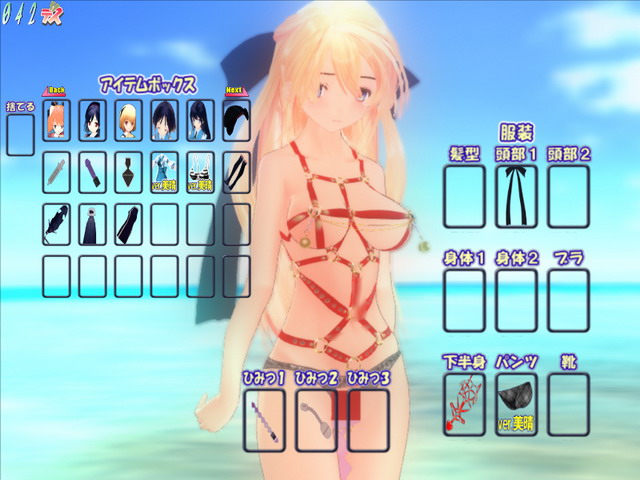
Task: Select the empty ひみつ3 slot
Action: 368,419
